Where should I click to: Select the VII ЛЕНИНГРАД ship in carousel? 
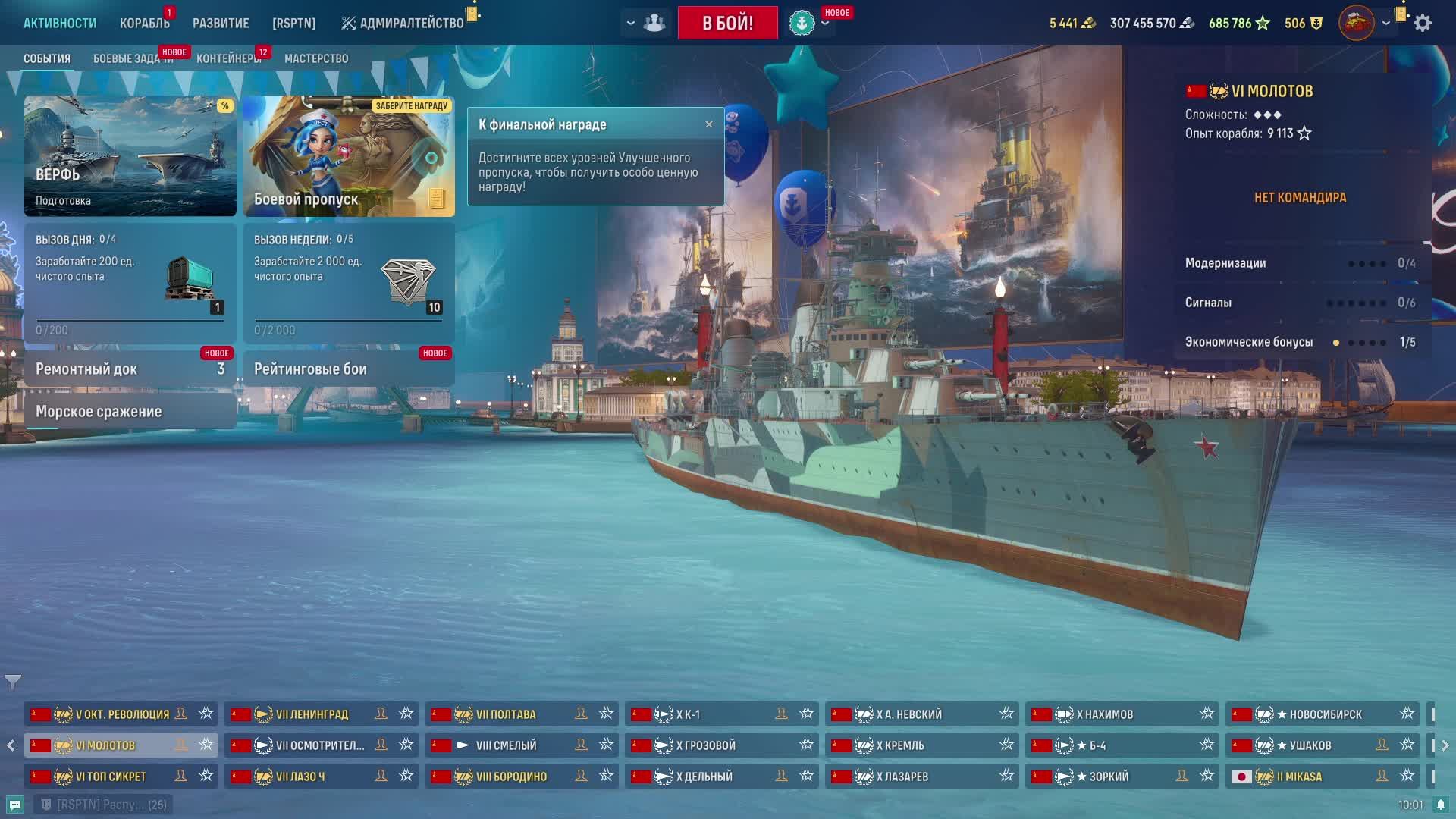(312, 714)
